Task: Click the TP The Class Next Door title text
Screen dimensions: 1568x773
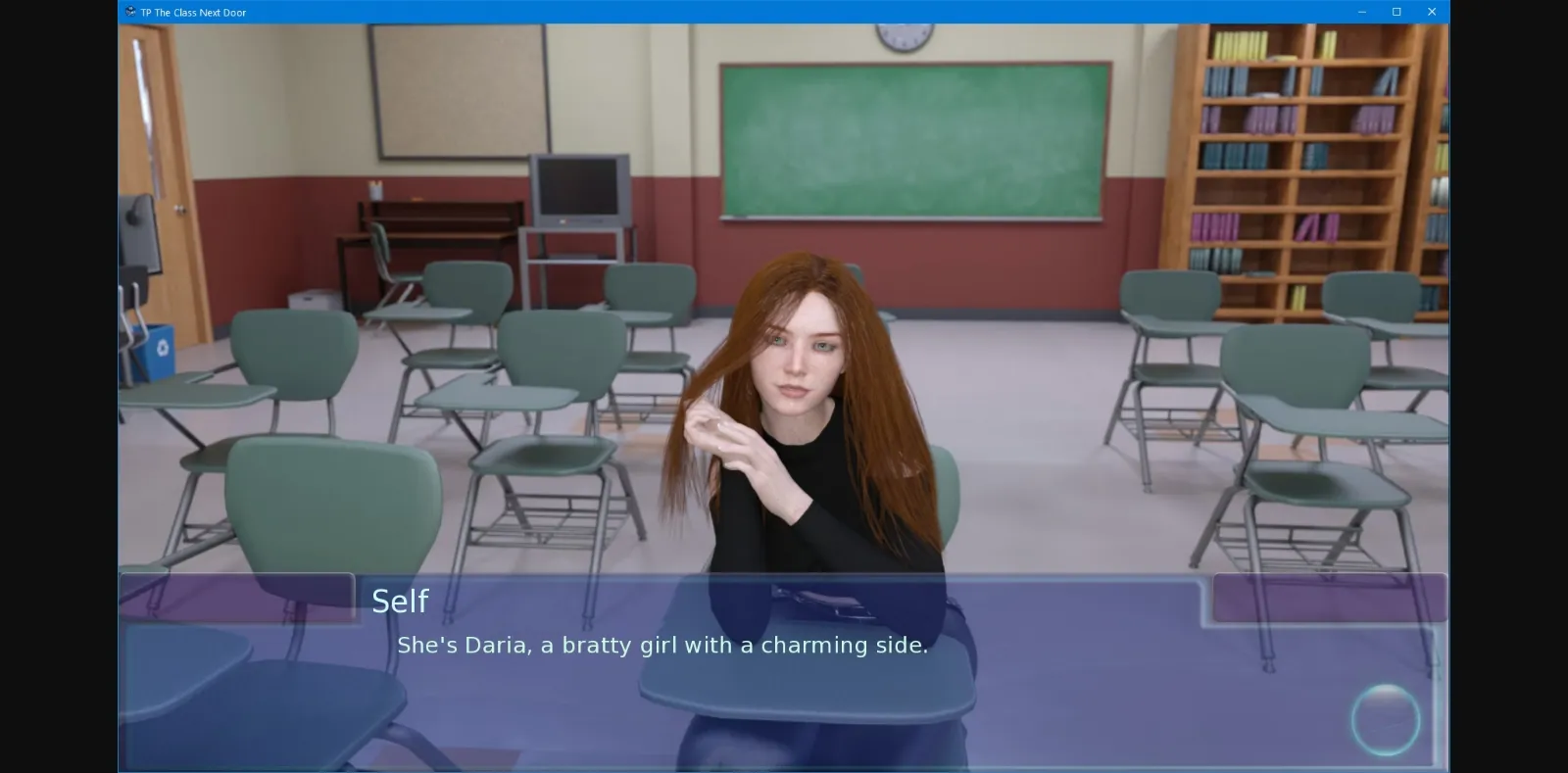Action: click(x=193, y=12)
